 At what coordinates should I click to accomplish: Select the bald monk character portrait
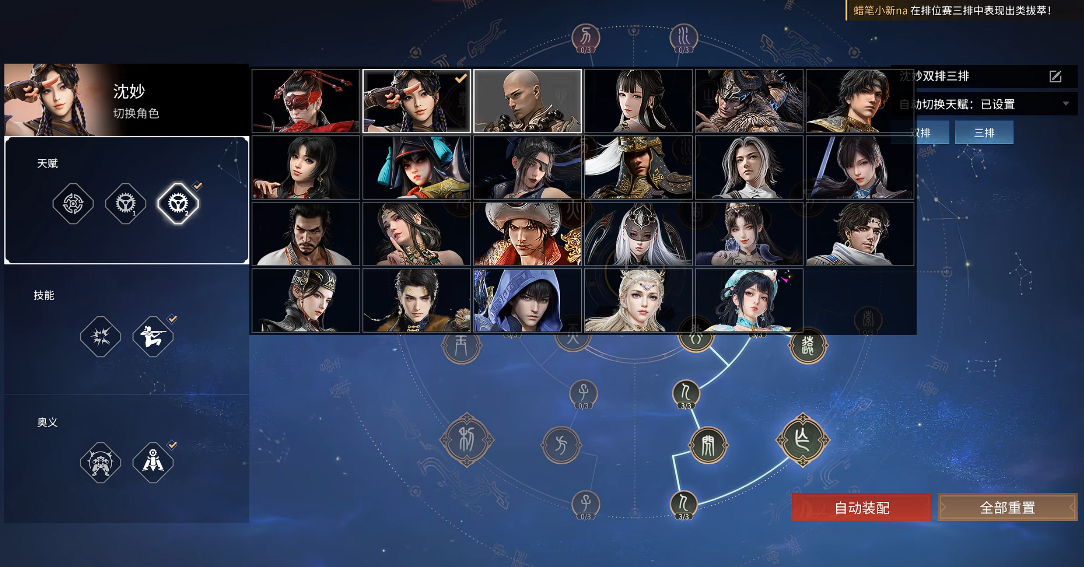tap(527, 101)
